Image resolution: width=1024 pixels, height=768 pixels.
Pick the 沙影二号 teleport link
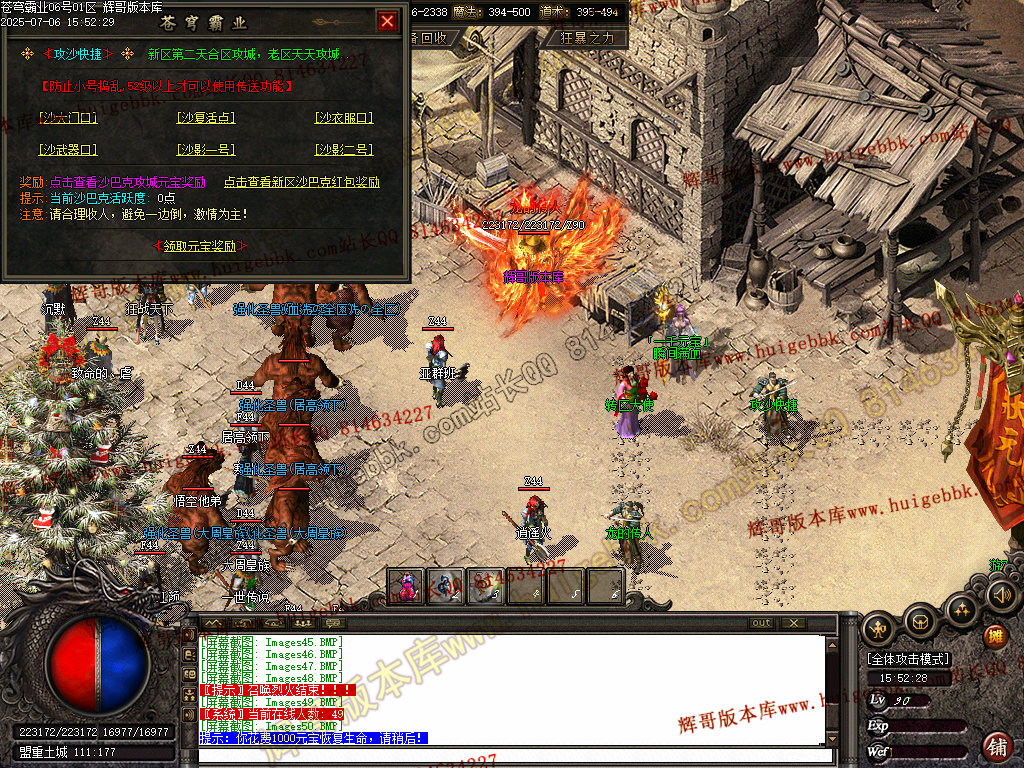tap(344, 150)
